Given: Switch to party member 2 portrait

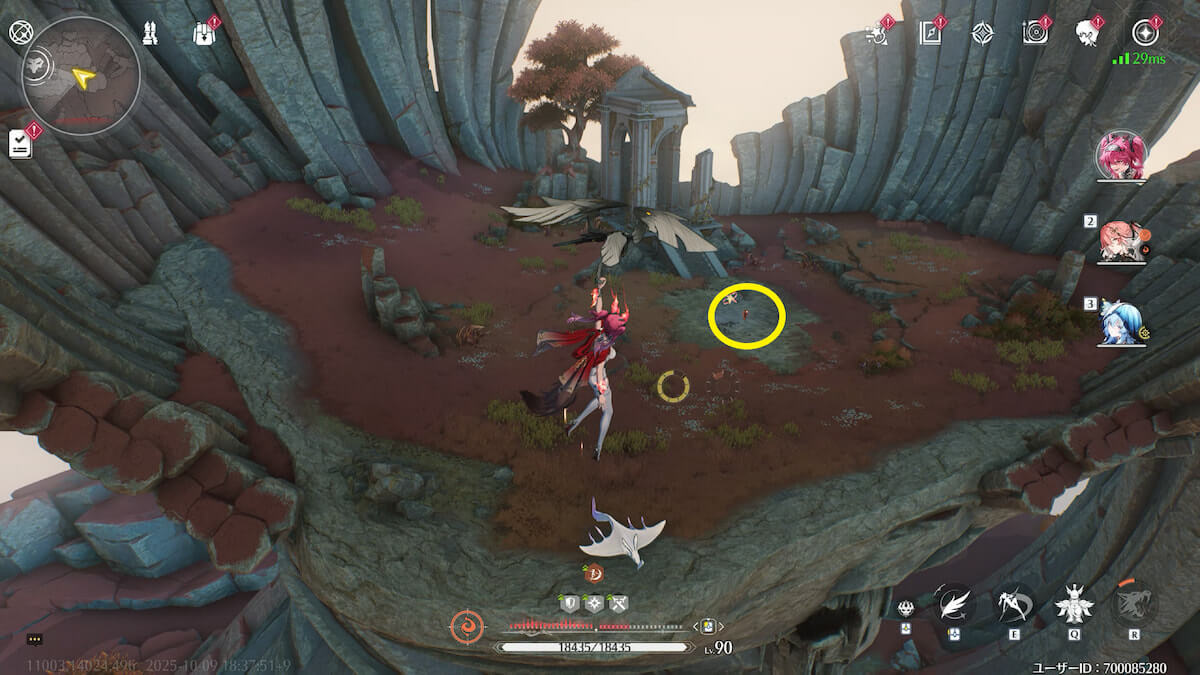Looking at the screenshot, I should point(1121,241).
